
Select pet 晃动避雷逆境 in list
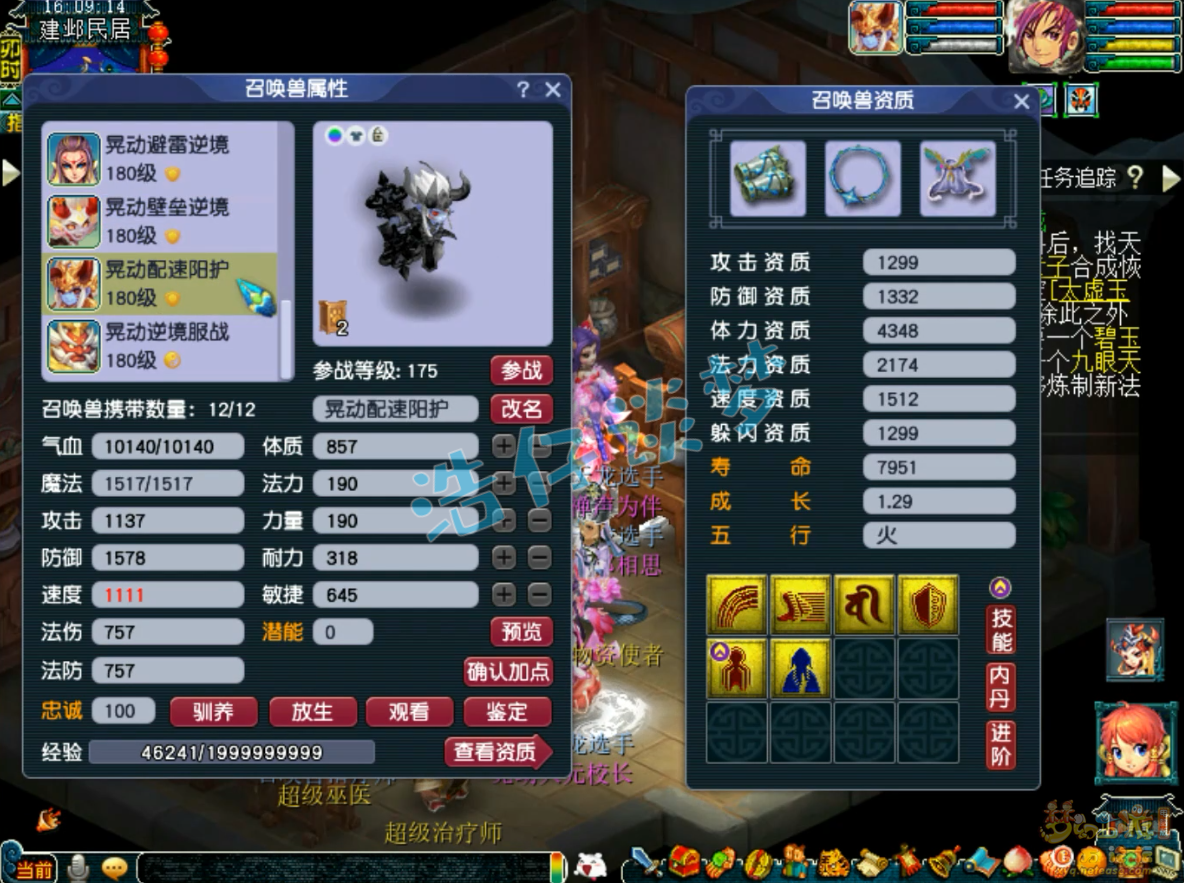167,158
